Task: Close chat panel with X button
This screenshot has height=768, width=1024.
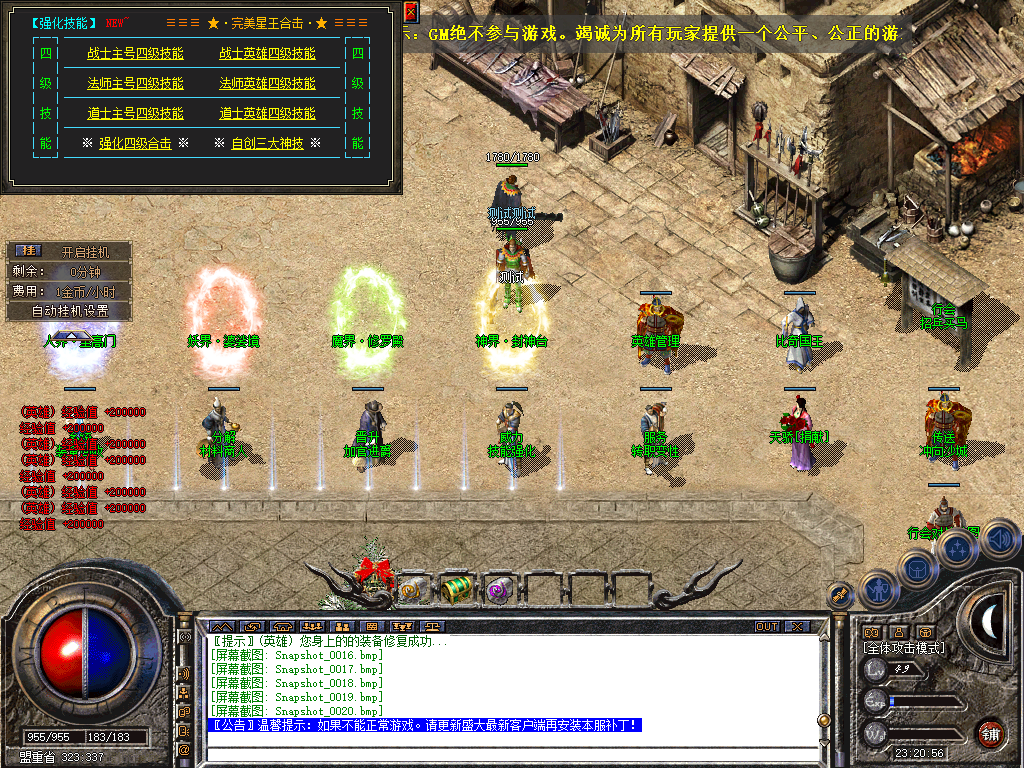Action: (x=796, y=627)
